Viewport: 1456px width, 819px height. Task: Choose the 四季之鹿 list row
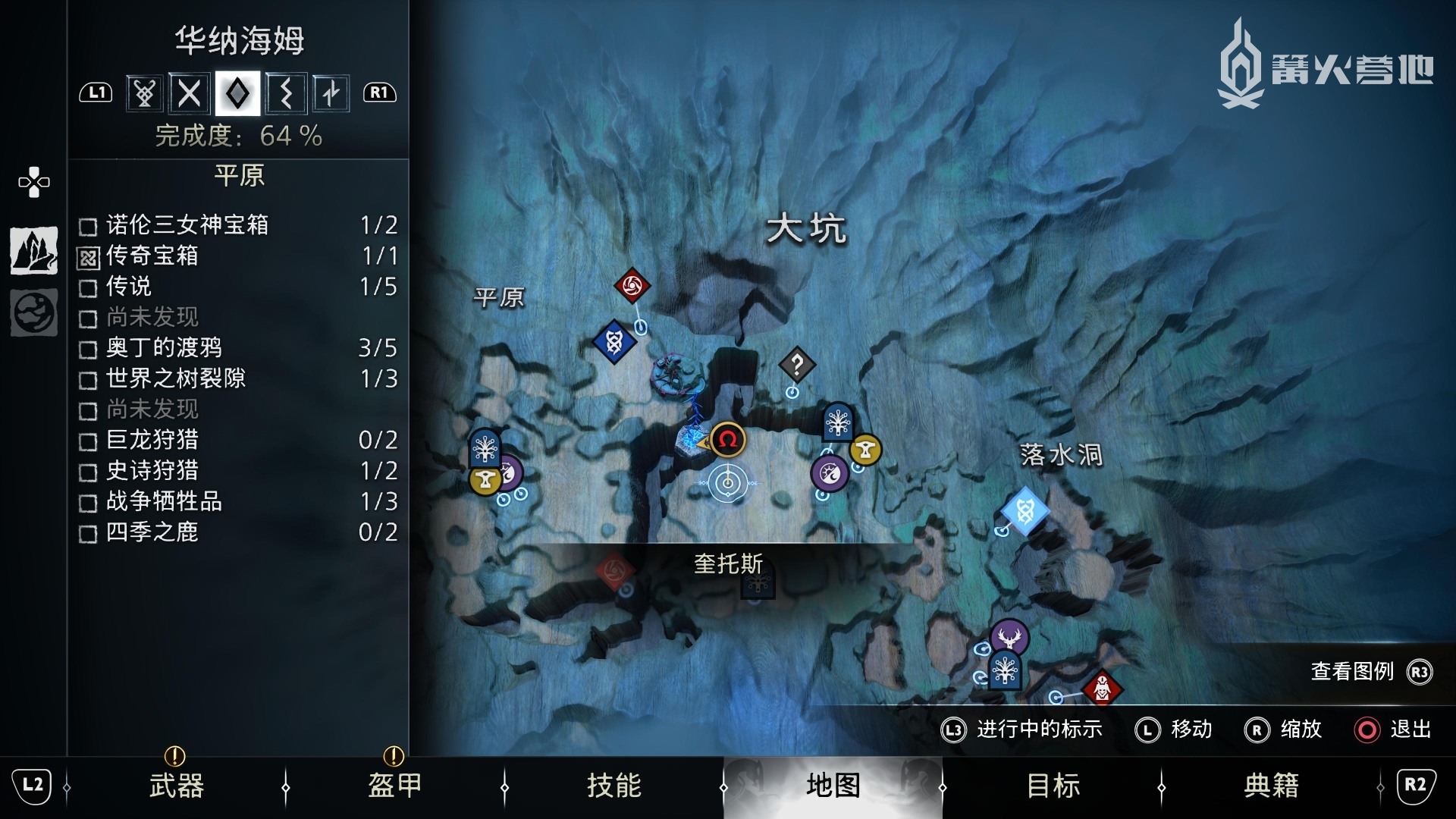[238, 532]
